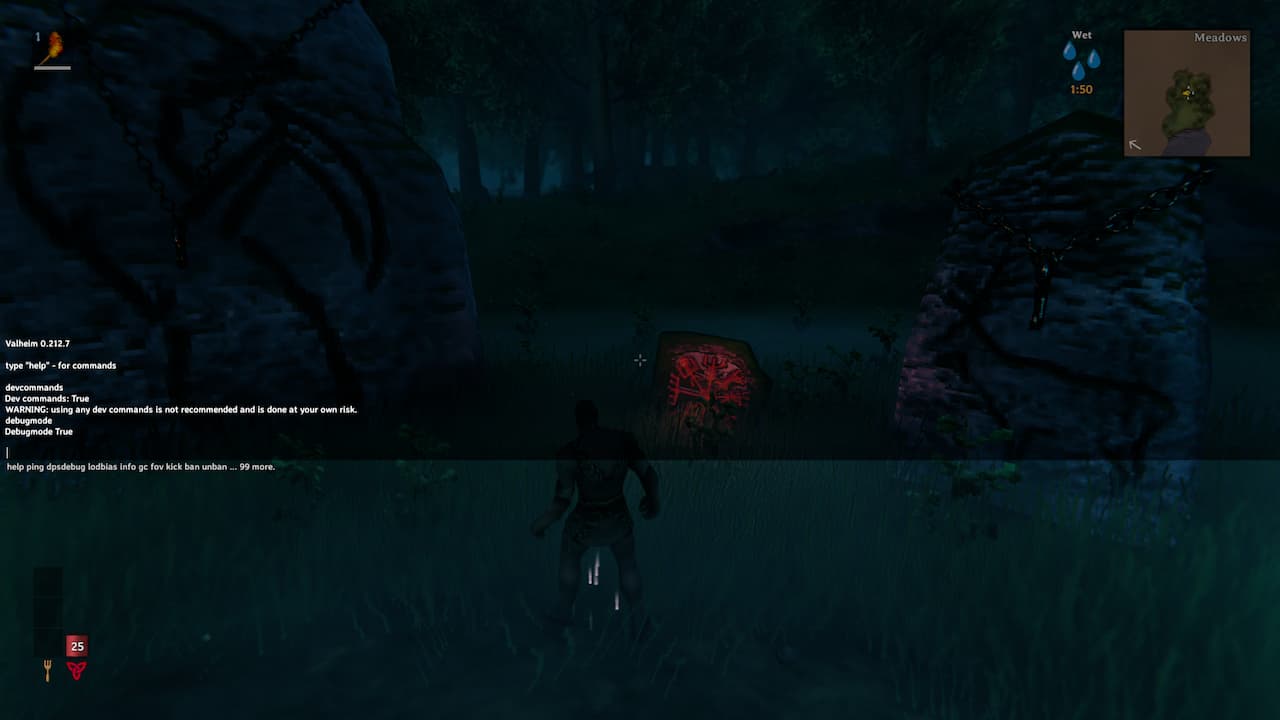The height and width of the screenshot is (720, 1280).
Task: Click the Meadows biome label on minimap
Action: [x=1221, y=37]
